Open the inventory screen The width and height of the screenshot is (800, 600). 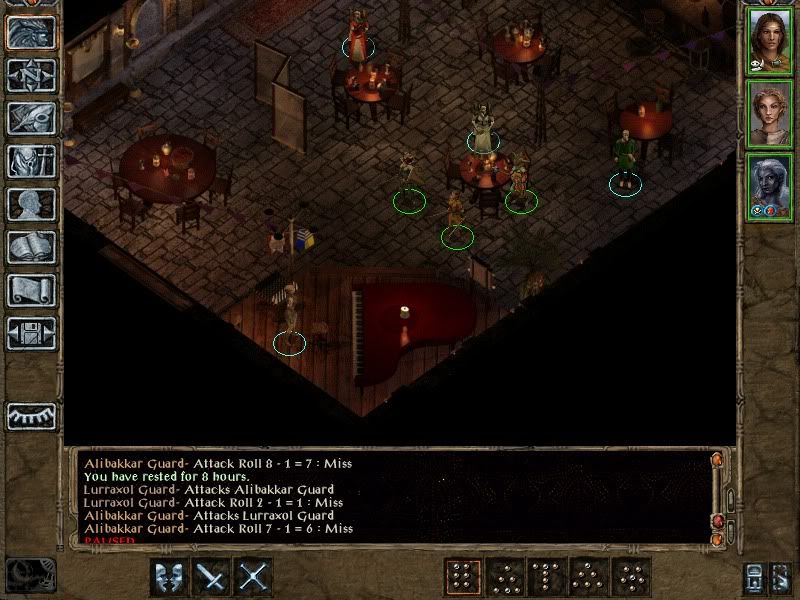click(31, 161)
